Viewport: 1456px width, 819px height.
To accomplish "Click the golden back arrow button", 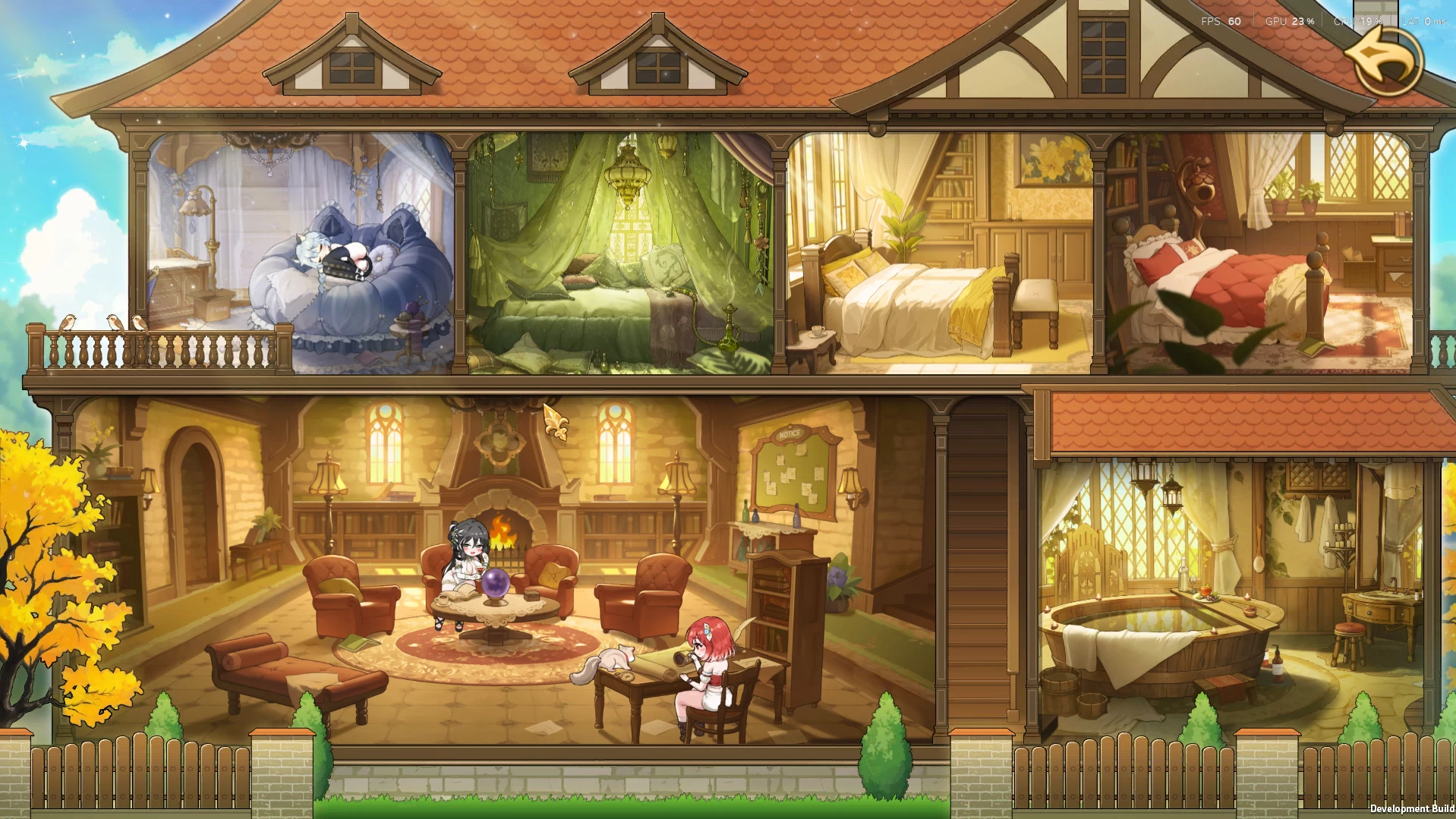I will point(1384,60).
